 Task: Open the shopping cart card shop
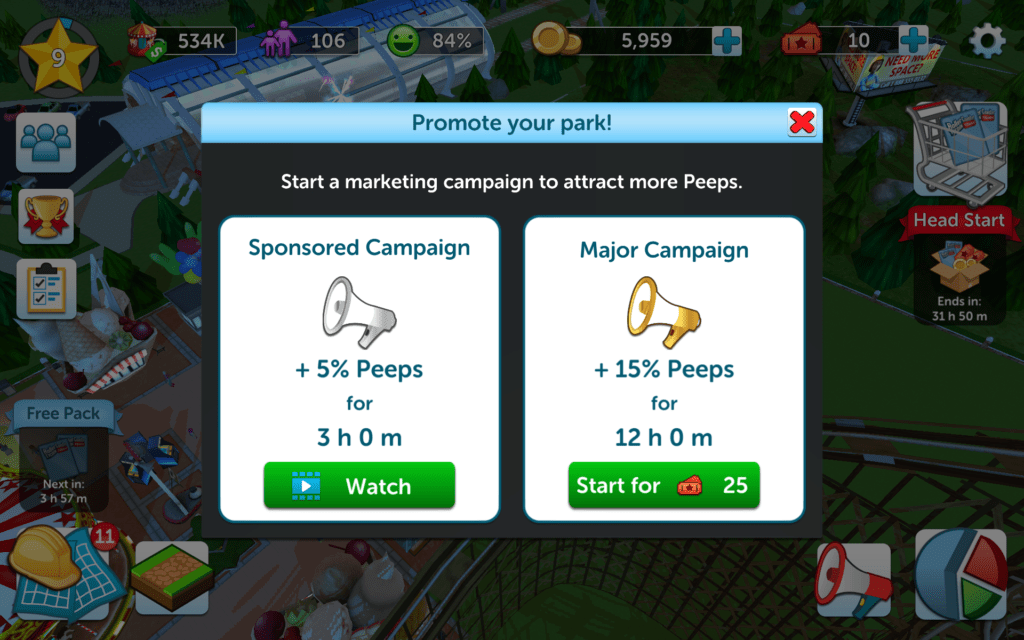[957, 148]
